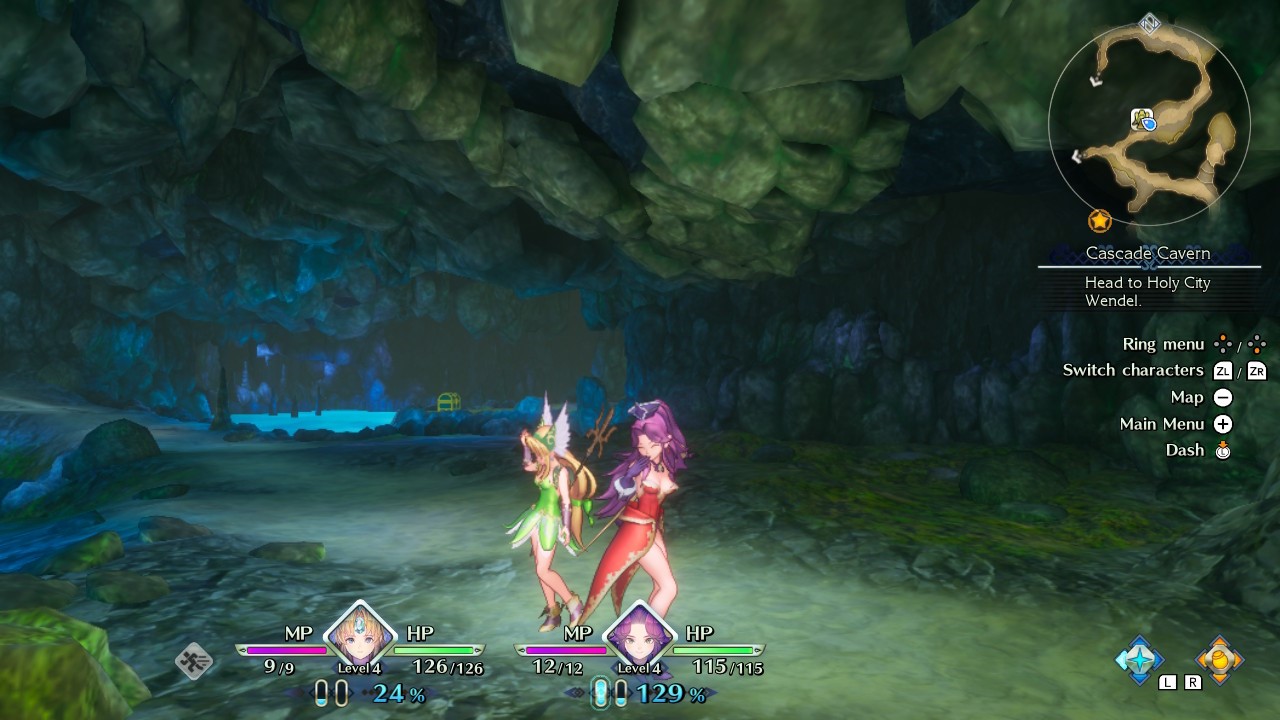Click the north compass marker atop minimap
This screenshot has width=1280, height=720.
[x=1150, y=23]
